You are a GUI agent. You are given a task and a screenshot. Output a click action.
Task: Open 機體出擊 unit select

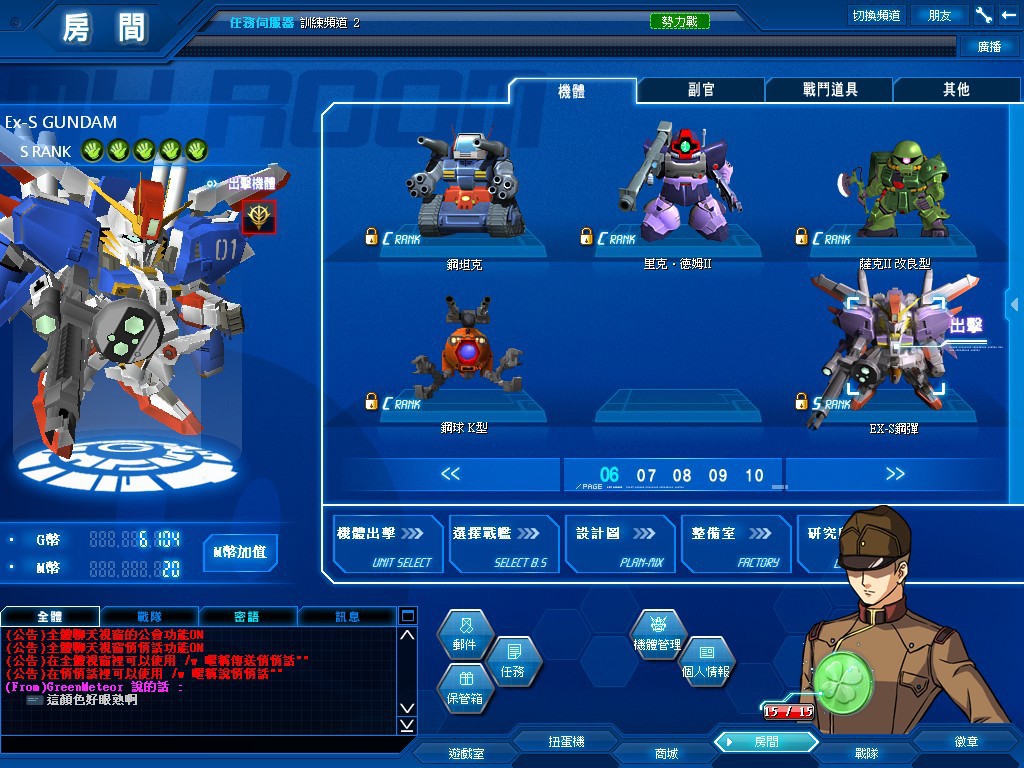point(387,545)
